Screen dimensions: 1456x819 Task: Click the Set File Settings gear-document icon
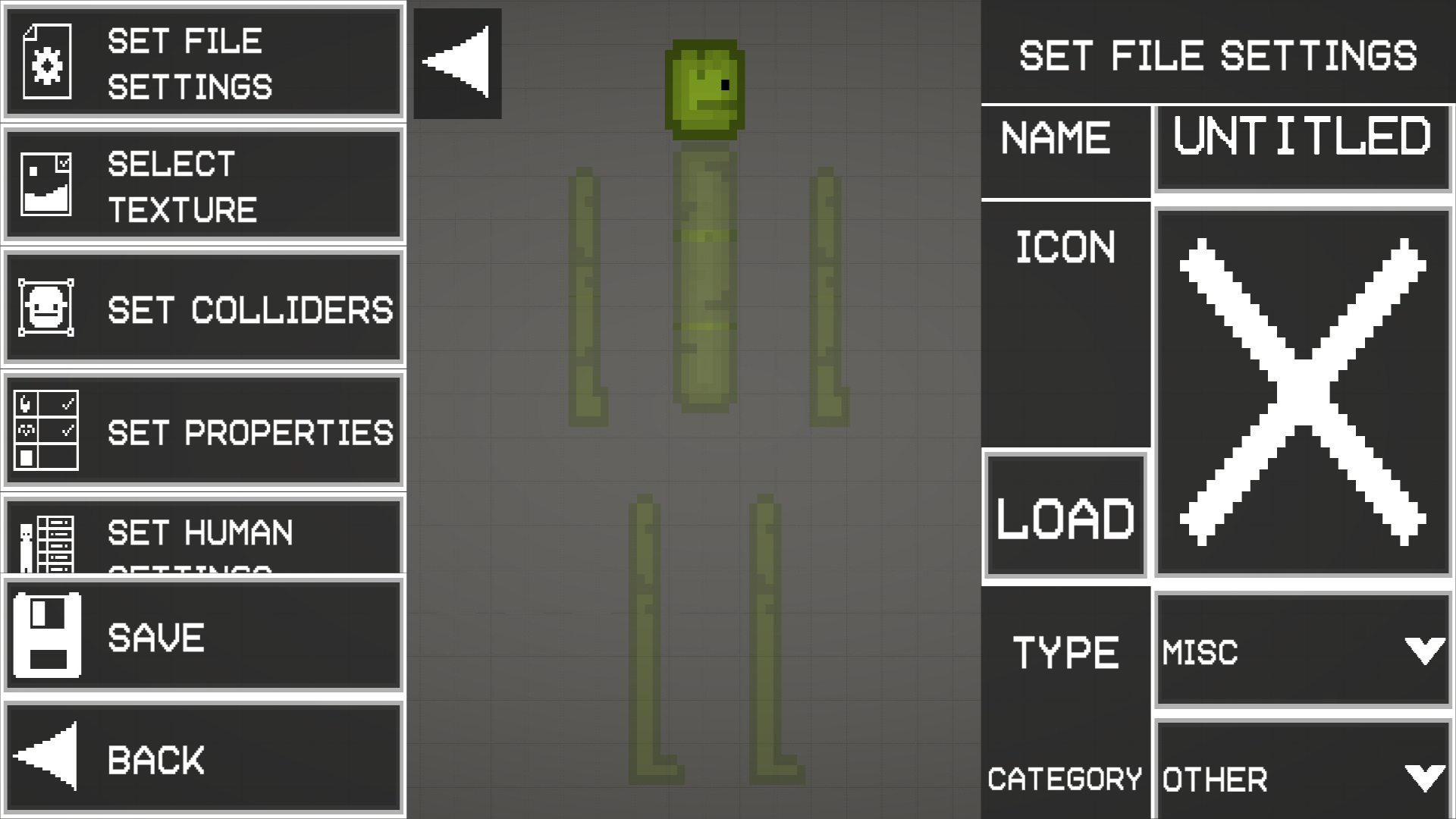click(x=47, y=61)
